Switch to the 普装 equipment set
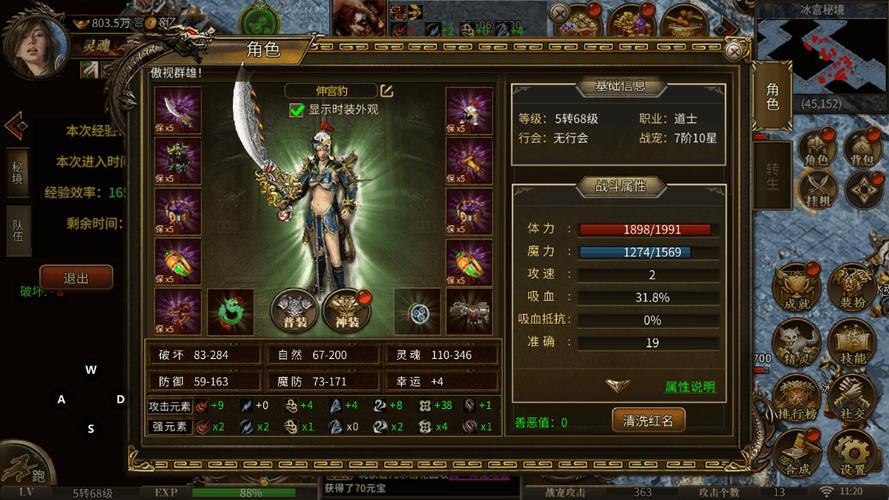Screen dimensions: 889x500 coord(295,311)
